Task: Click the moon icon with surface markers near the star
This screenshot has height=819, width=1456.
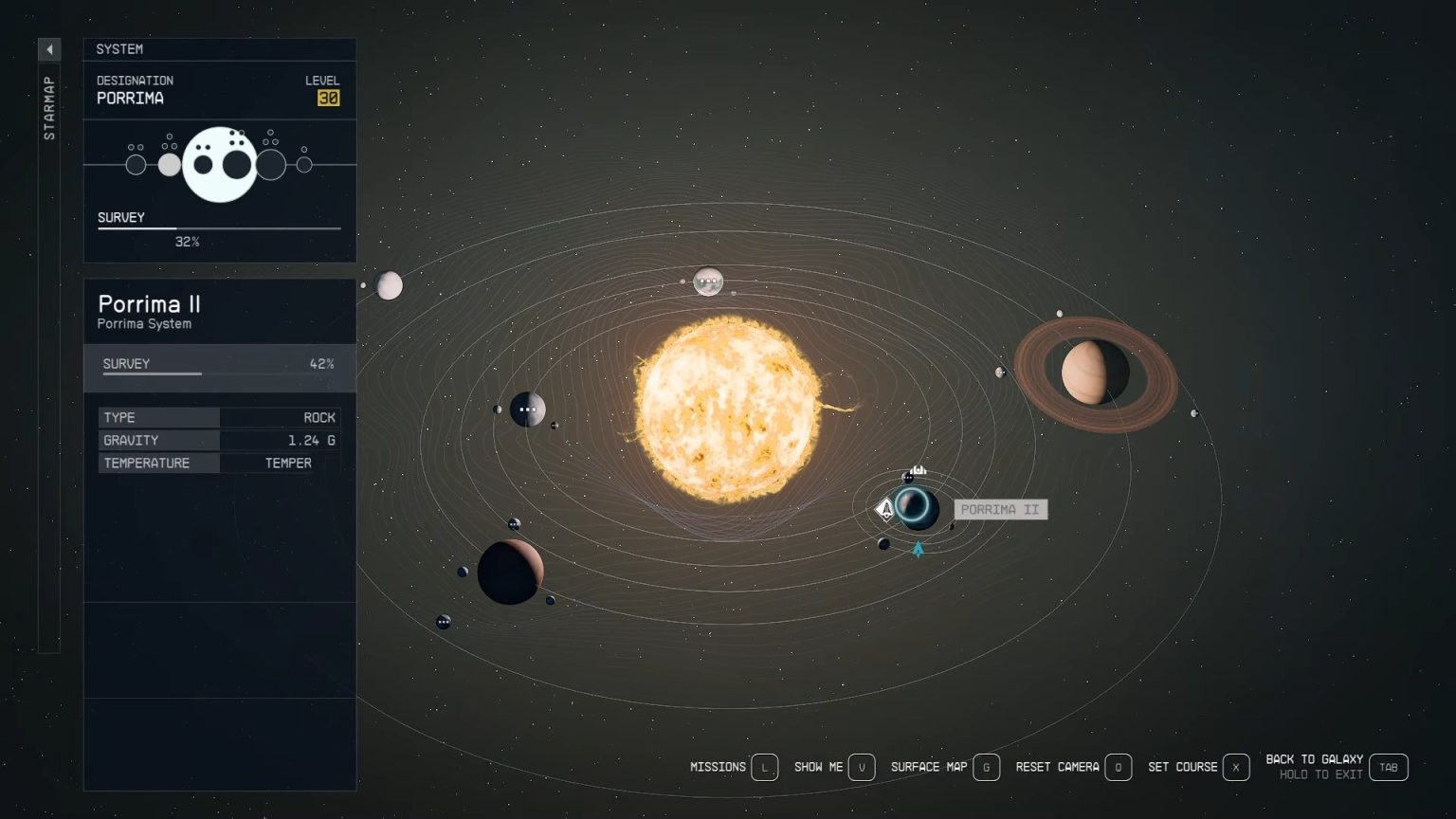Action: (709, 281)
